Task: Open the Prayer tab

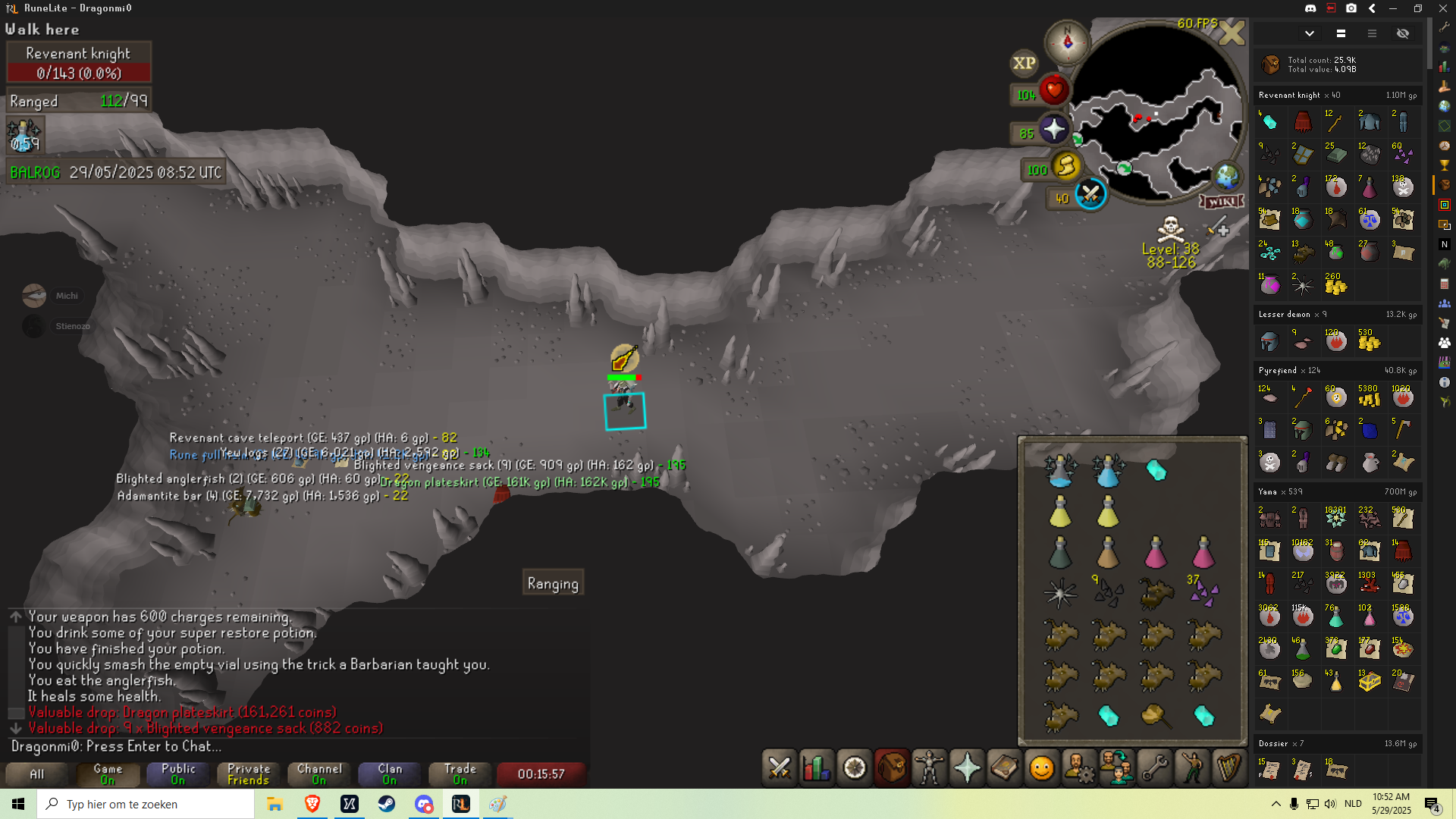Action: (967, 768)
